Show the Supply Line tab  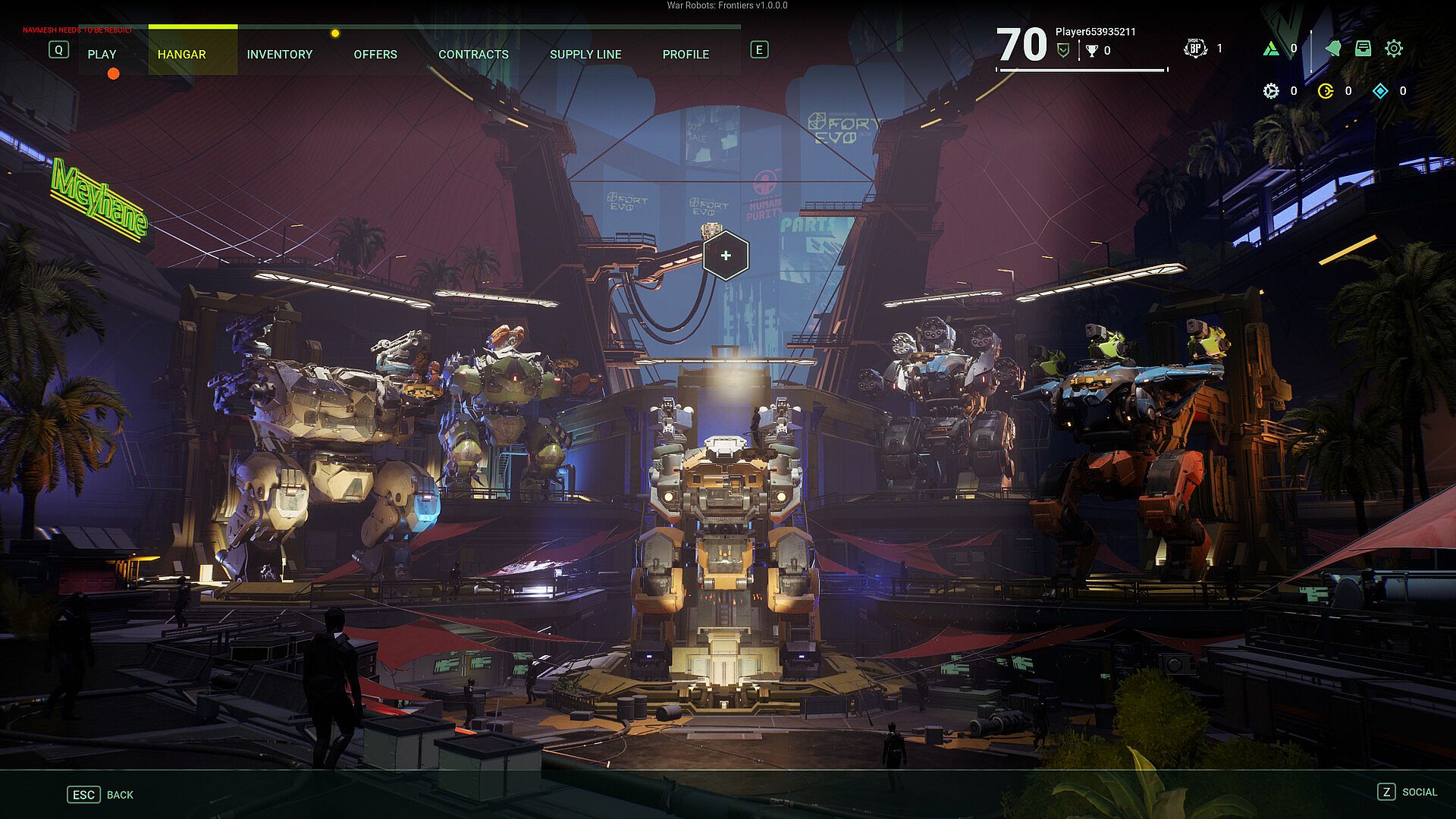585,55
